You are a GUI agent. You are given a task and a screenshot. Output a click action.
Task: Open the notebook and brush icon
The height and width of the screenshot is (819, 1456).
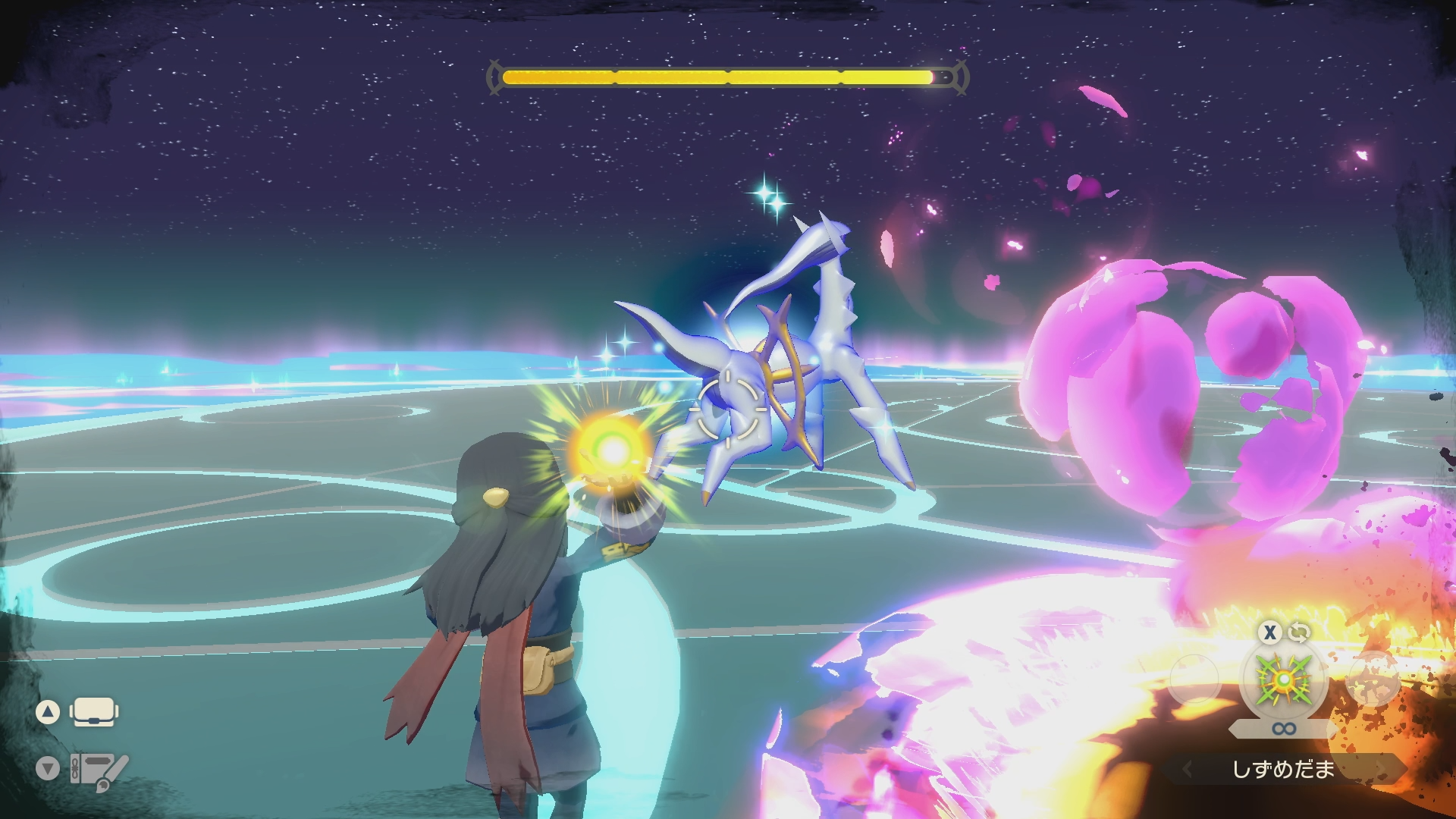[x=99, y=770]
